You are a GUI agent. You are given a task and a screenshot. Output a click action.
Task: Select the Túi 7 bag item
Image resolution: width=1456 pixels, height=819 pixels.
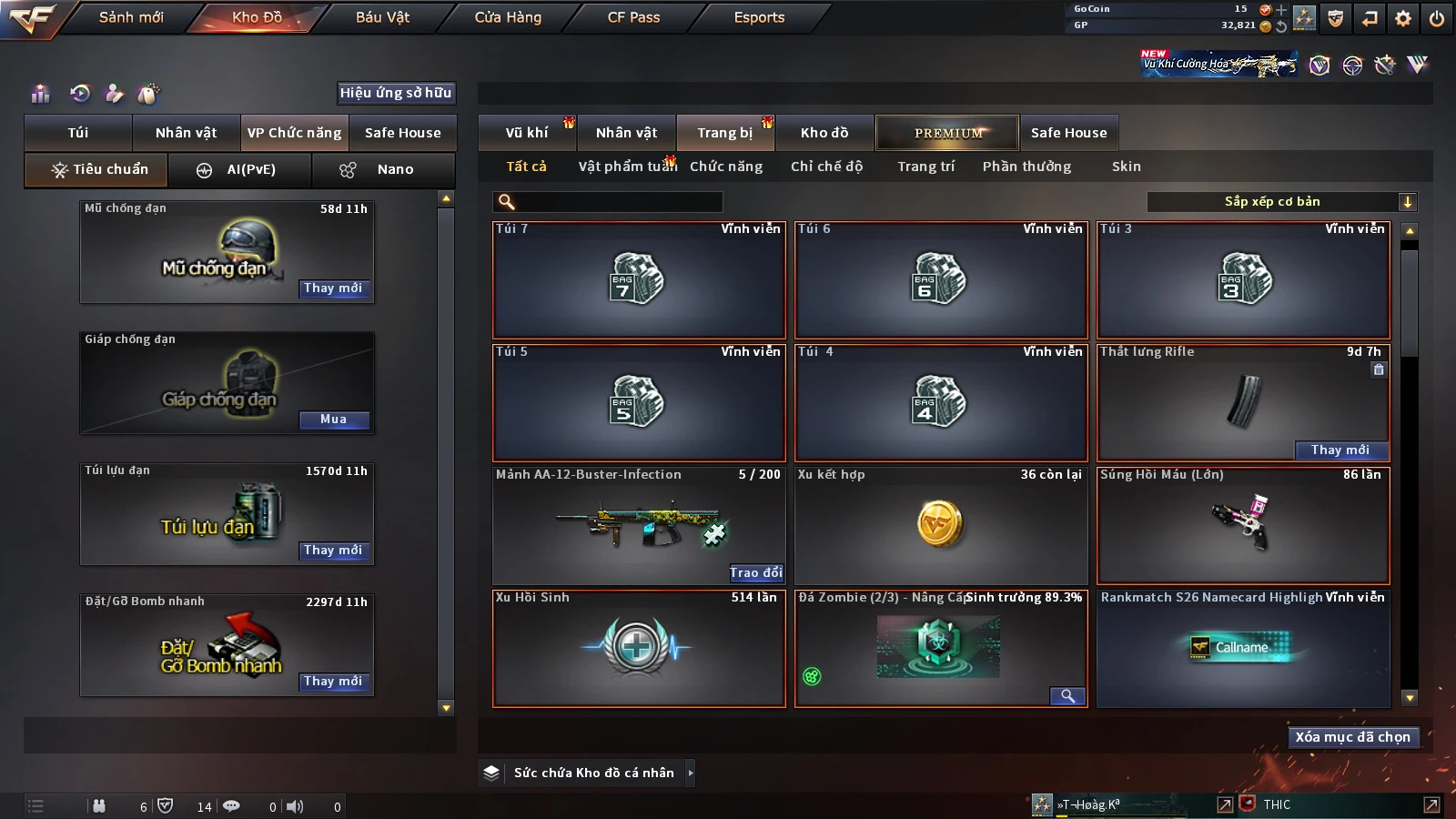tap(639, 279)
